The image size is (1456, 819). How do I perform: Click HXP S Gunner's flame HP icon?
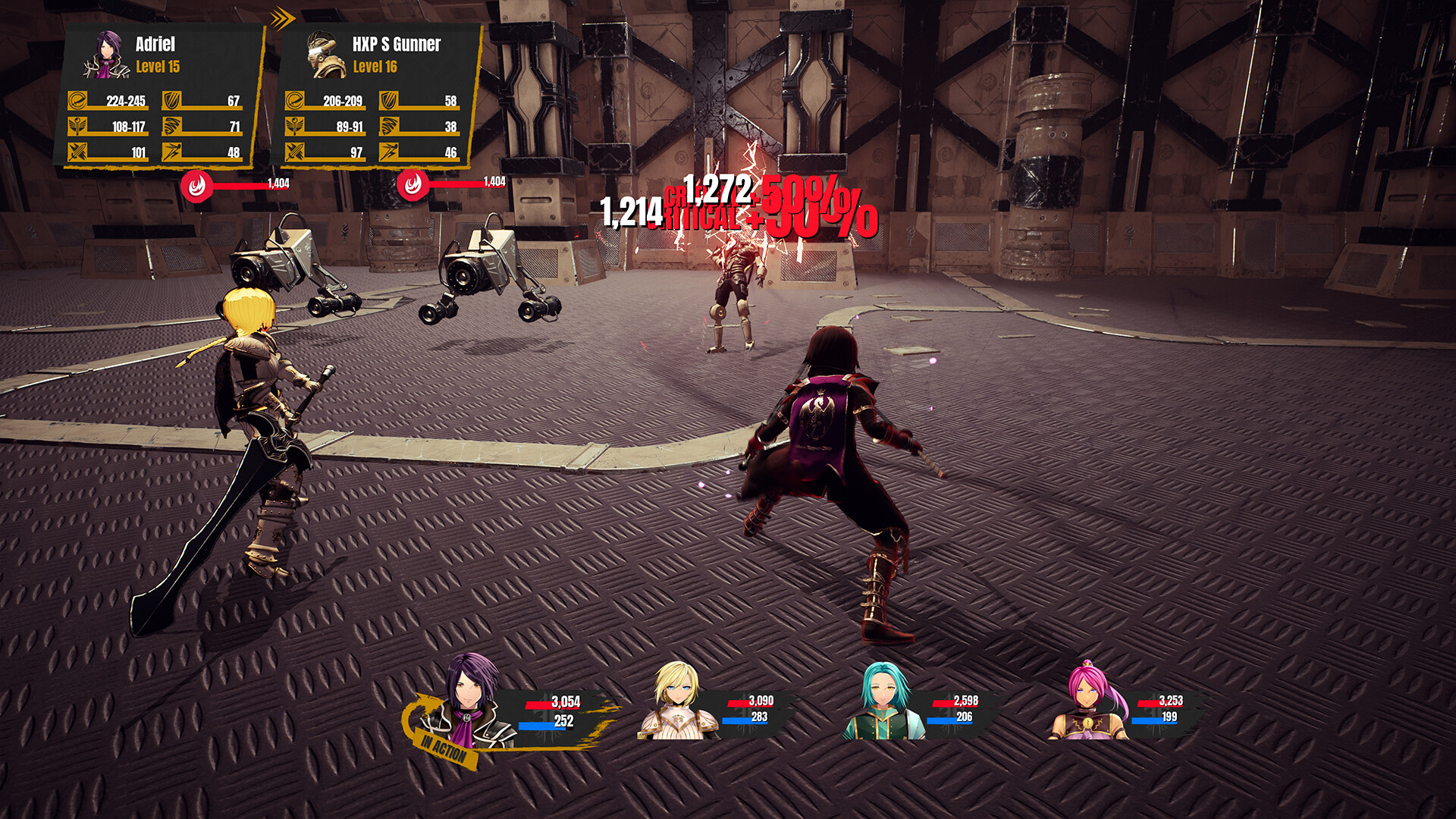(413, 183)
